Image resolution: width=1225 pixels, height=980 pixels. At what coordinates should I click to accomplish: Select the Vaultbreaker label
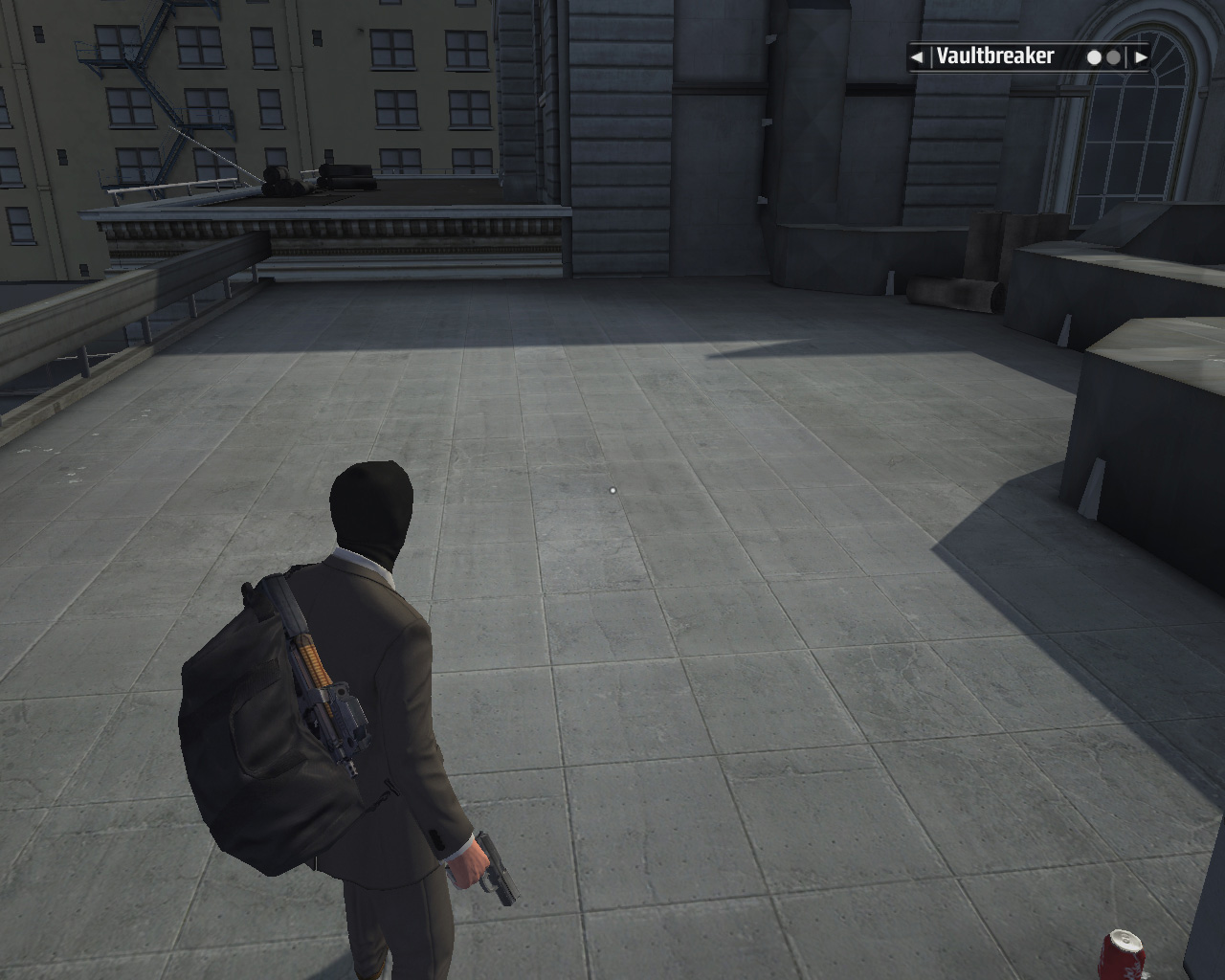coord(994,56)
